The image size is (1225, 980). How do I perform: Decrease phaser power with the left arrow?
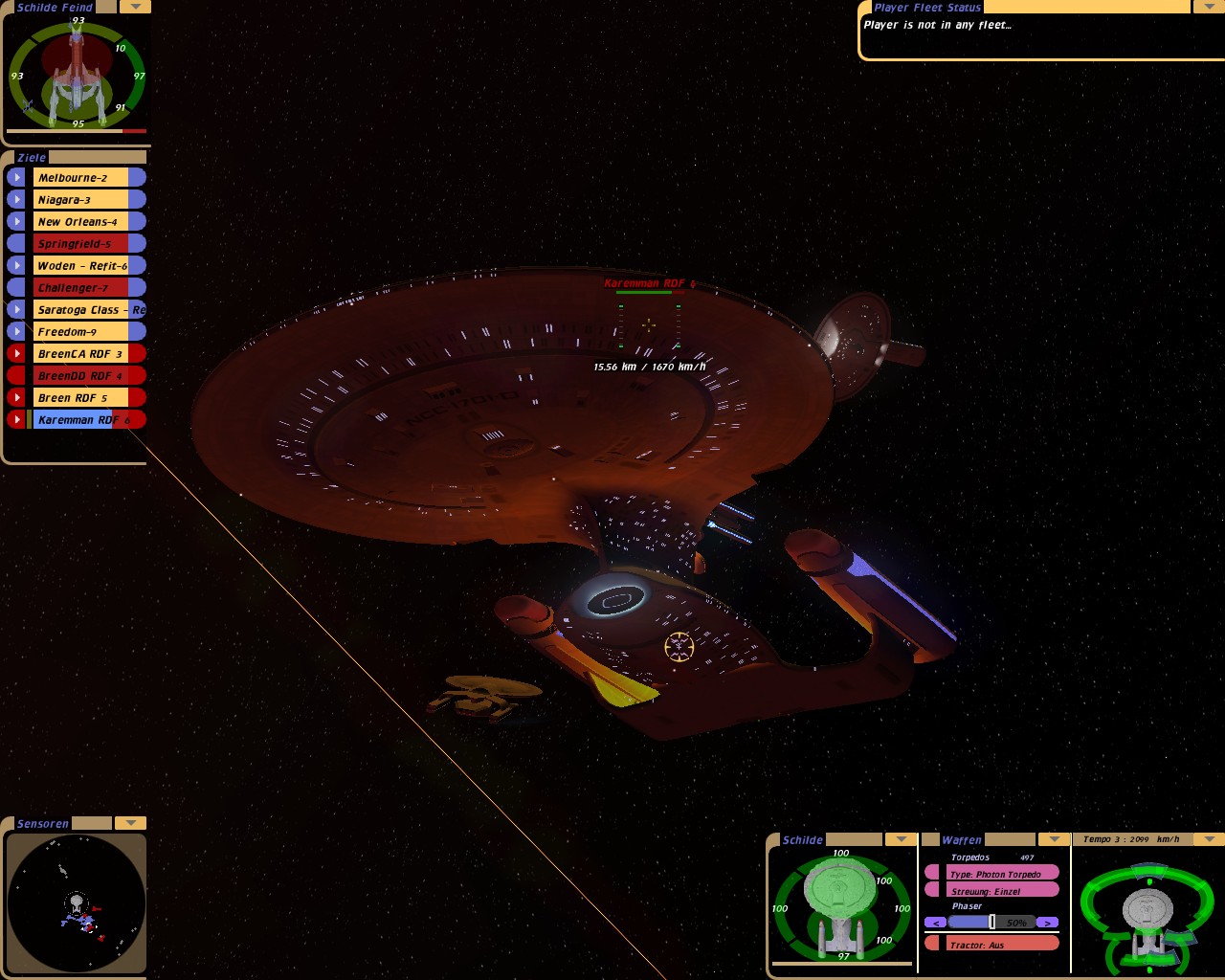click(935, 923)
